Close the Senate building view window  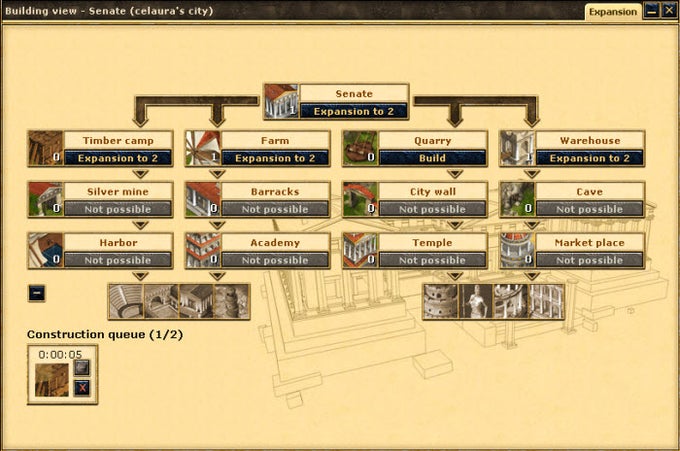669,11
